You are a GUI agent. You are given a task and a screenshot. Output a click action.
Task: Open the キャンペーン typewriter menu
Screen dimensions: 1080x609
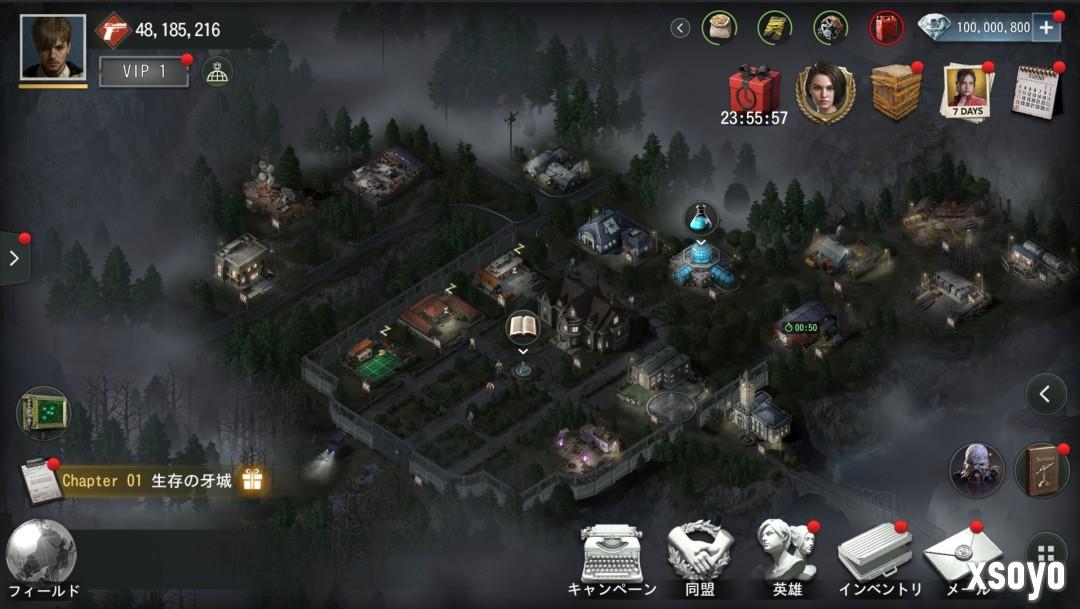(x=612, y=558)
